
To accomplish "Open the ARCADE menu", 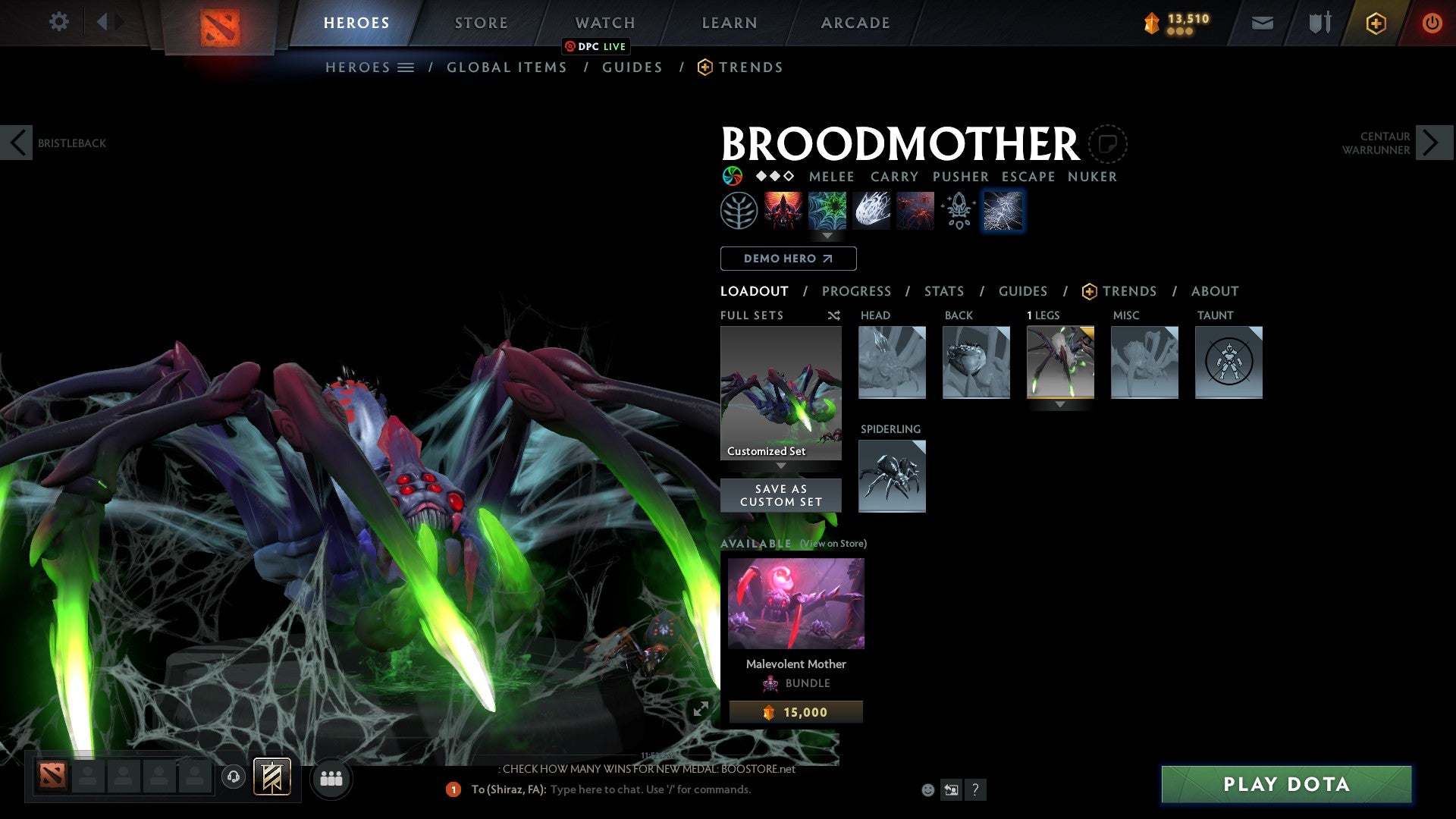I will coord(855,23).
